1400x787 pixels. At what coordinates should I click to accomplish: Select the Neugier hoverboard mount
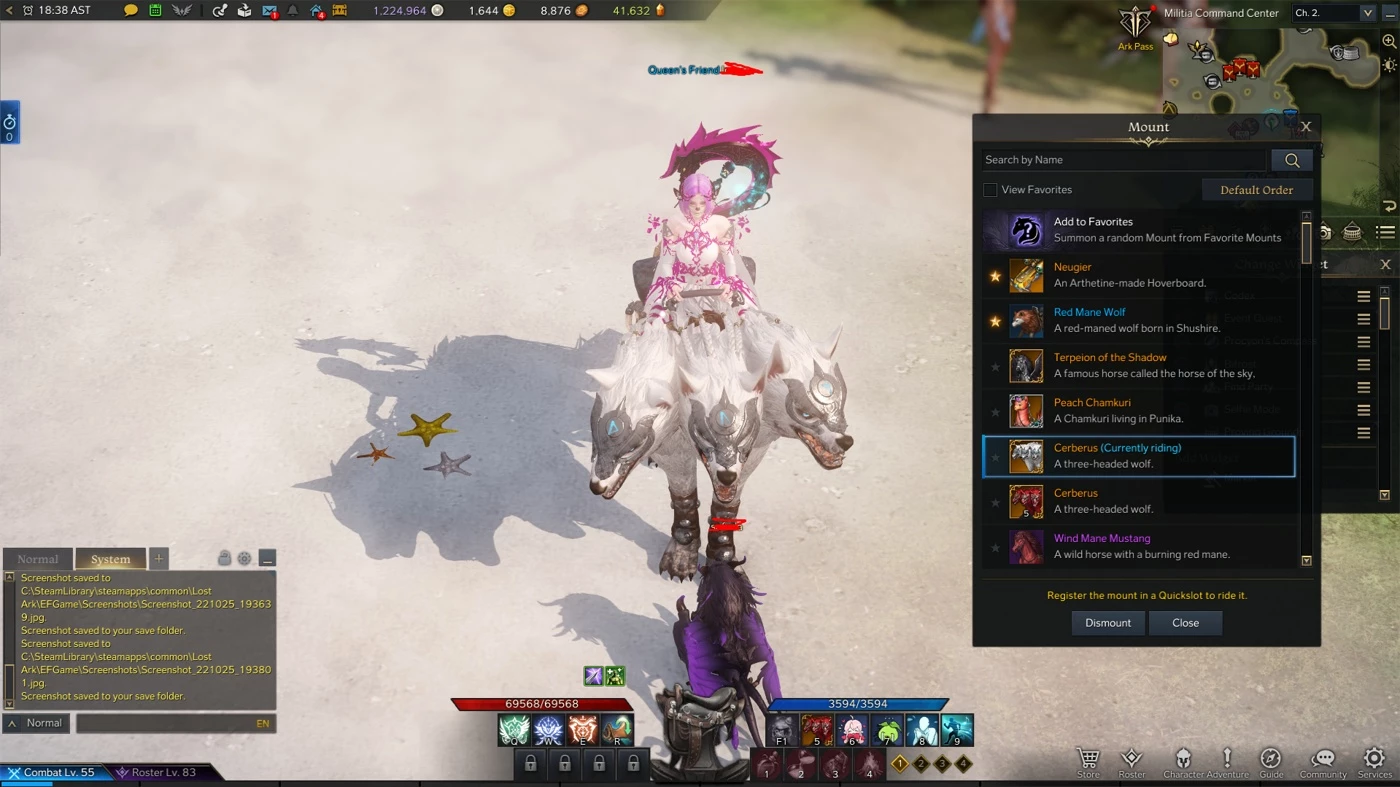1138,275
